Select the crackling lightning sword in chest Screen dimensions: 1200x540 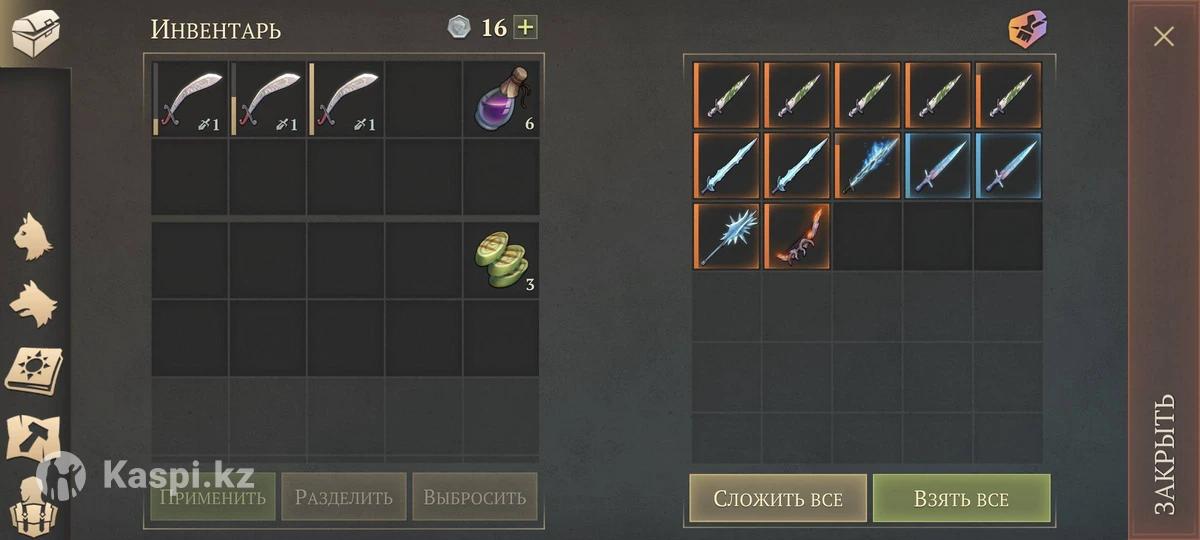(x=867, y=166)
